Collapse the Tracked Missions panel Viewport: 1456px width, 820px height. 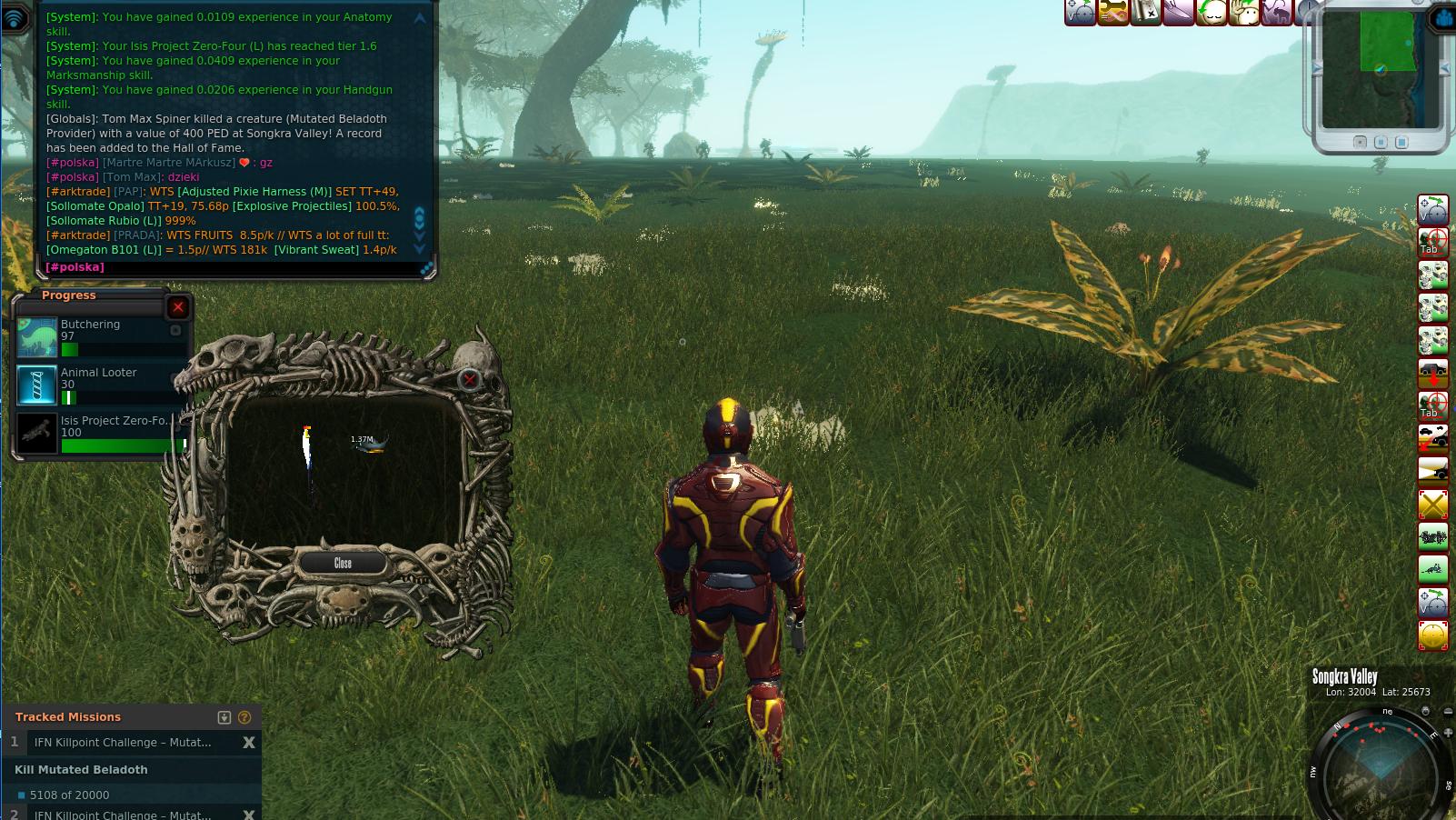[224, 717]
